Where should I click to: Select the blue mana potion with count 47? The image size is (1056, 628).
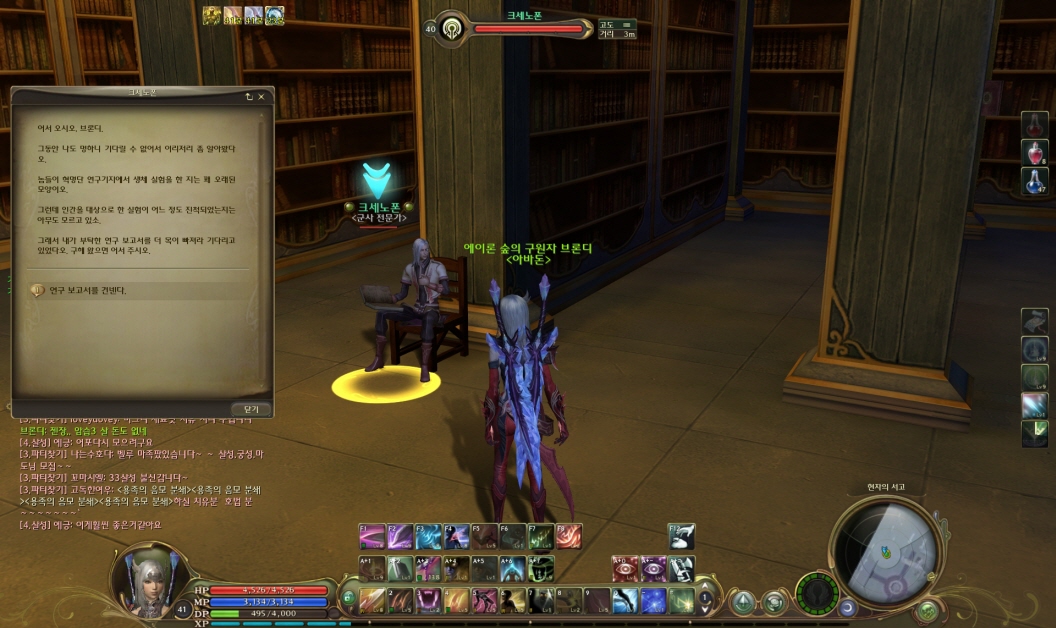(1034, 182)
